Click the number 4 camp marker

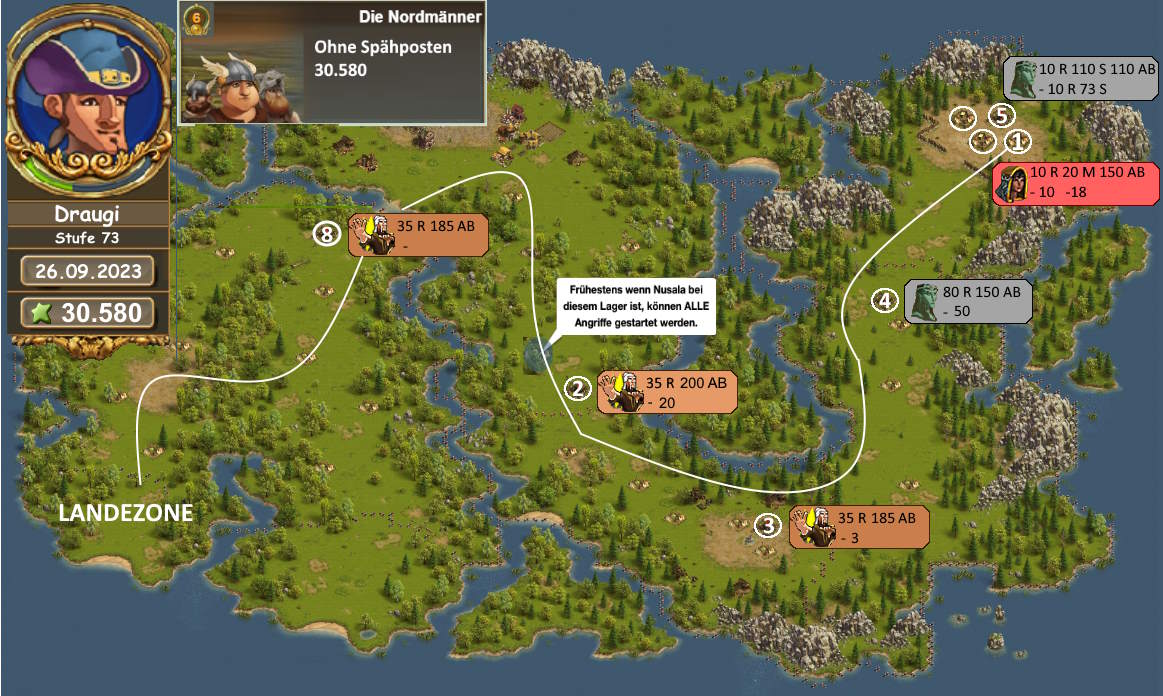pyautogui.click(x=882, y=299)
